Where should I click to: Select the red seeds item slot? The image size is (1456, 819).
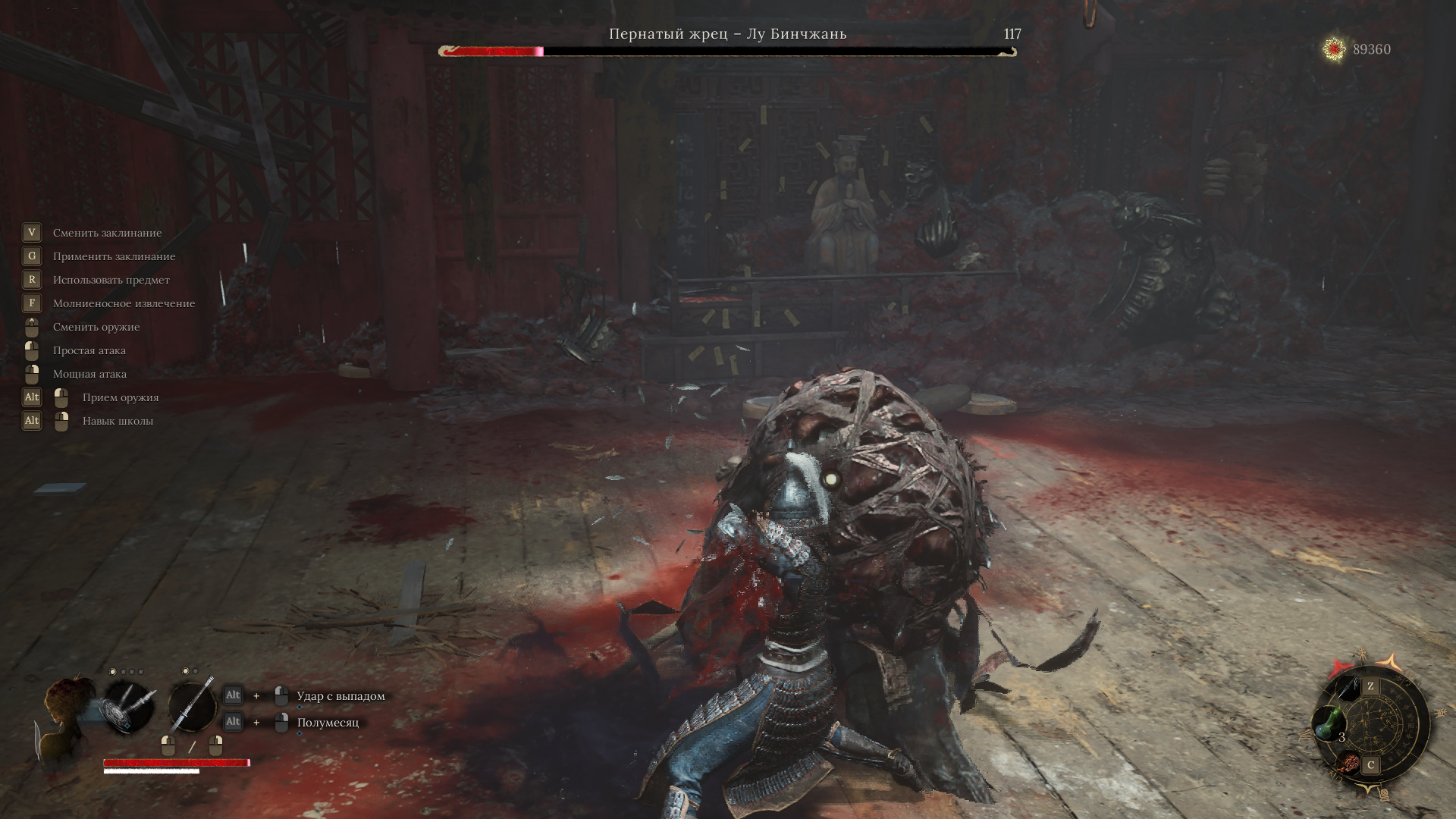pyautogui.click(x=1348, y=763)
